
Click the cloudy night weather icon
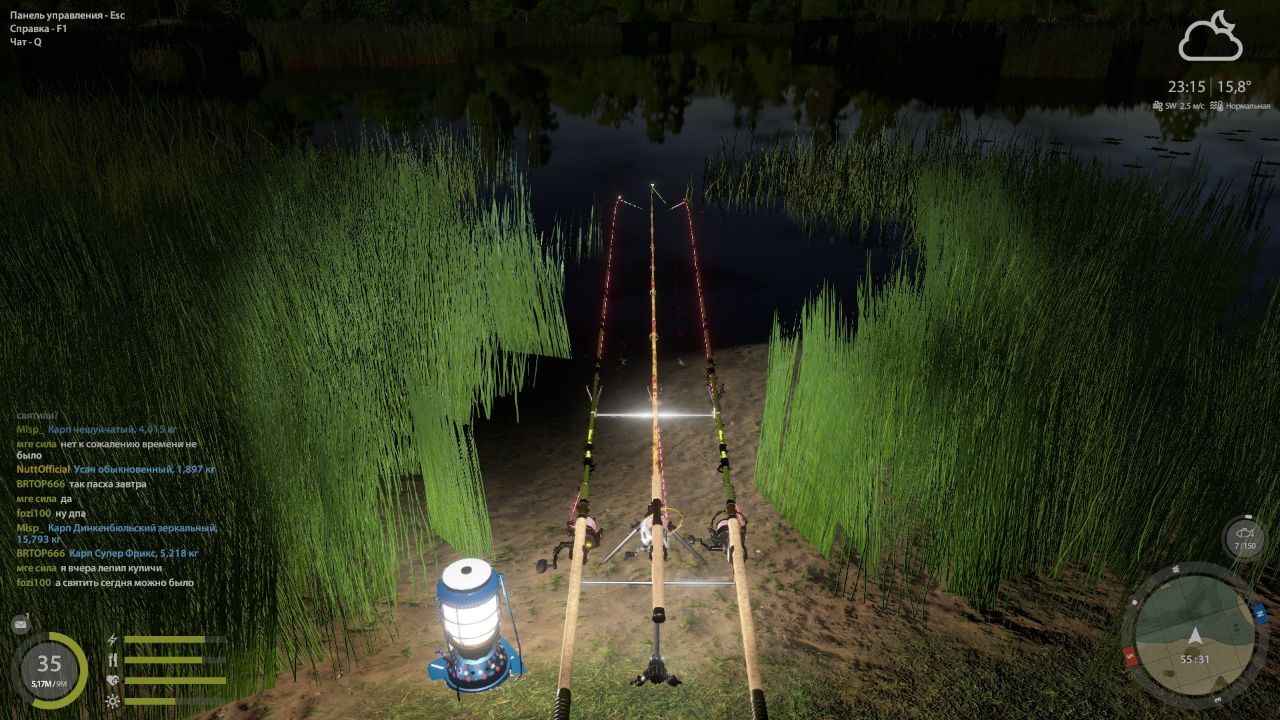coord(1210,38)
